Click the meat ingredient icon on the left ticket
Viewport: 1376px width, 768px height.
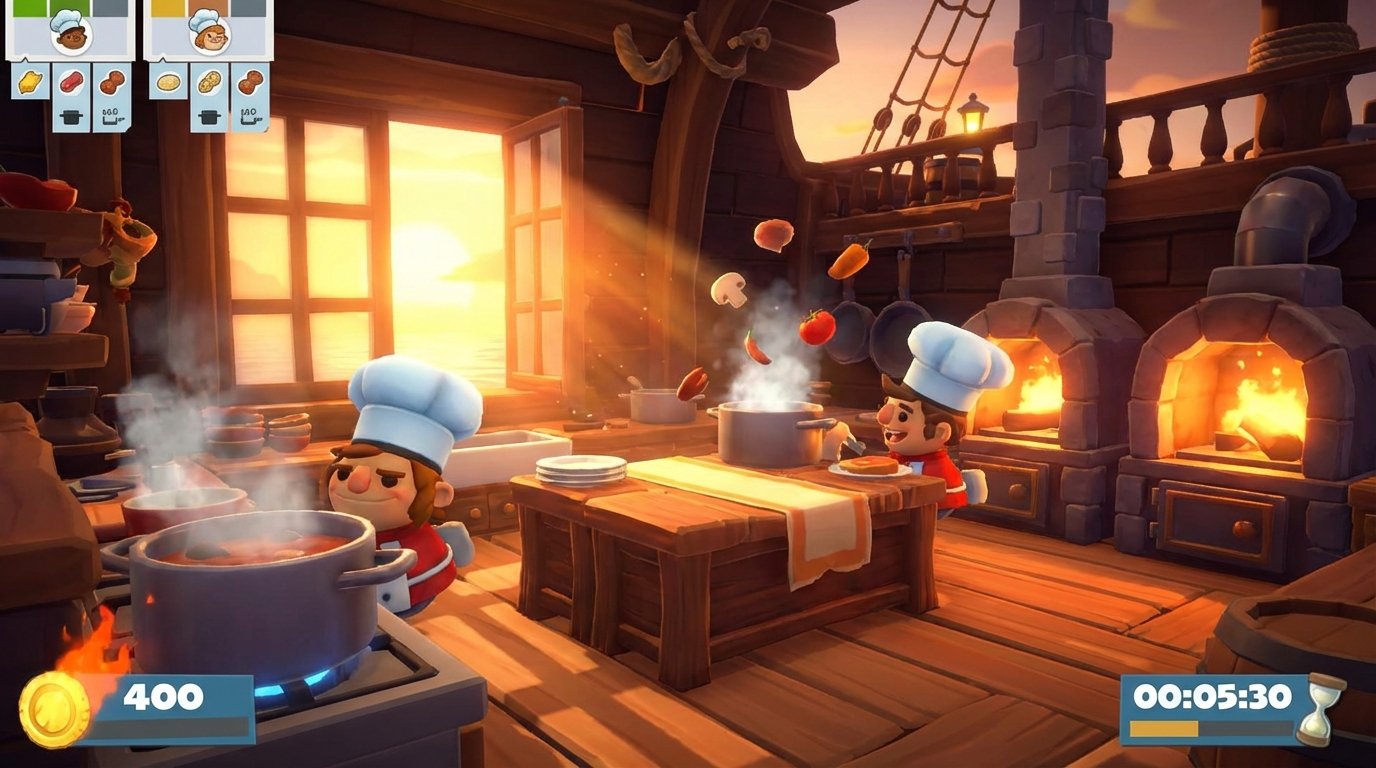[x=69, y=81]
